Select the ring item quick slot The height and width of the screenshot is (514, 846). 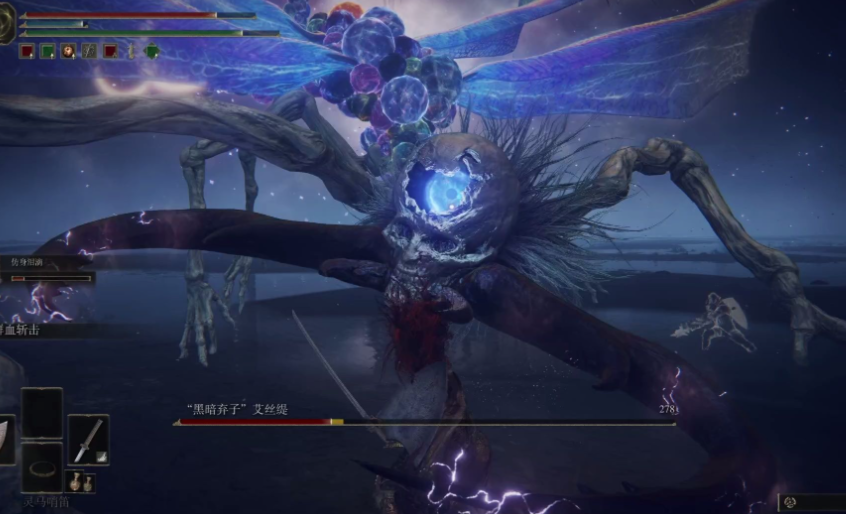click(x=42, y=467)
